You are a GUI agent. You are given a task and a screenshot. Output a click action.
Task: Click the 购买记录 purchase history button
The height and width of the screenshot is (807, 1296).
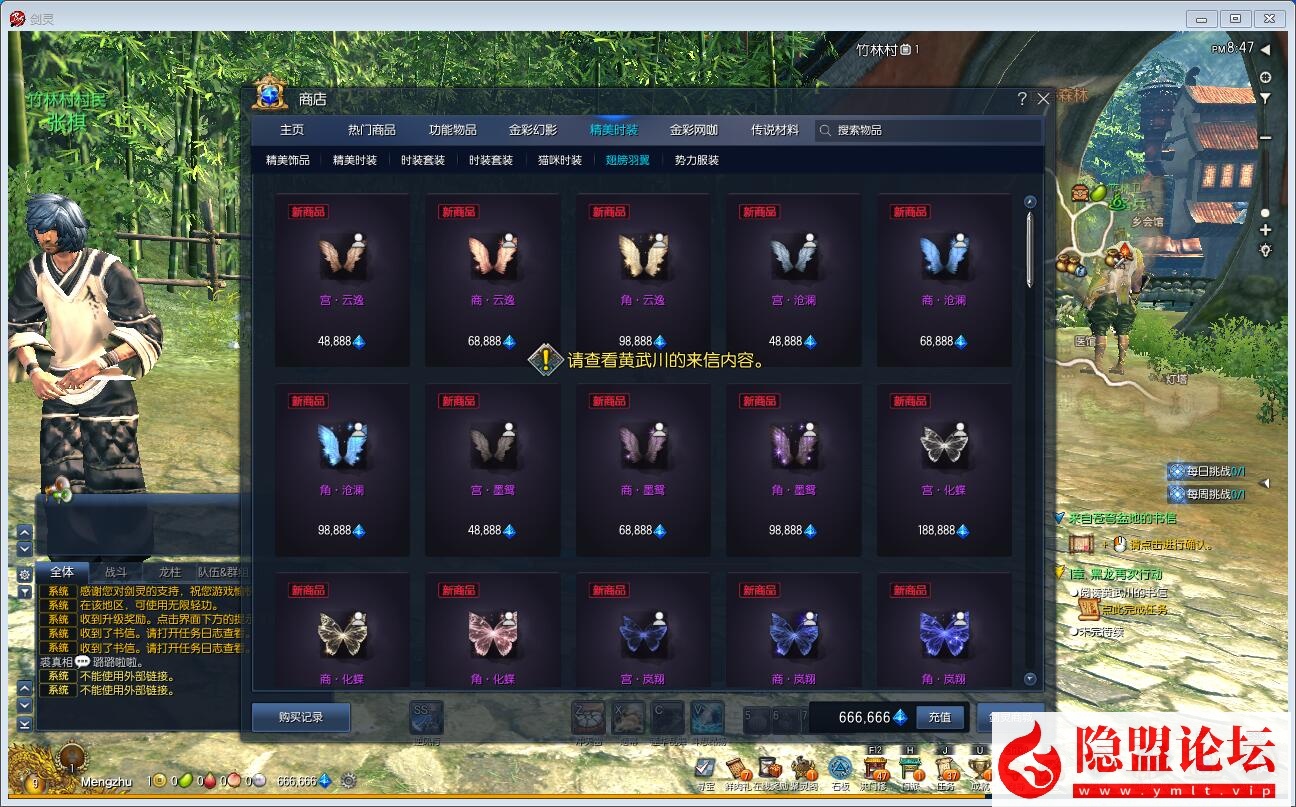tap(300, 717)
